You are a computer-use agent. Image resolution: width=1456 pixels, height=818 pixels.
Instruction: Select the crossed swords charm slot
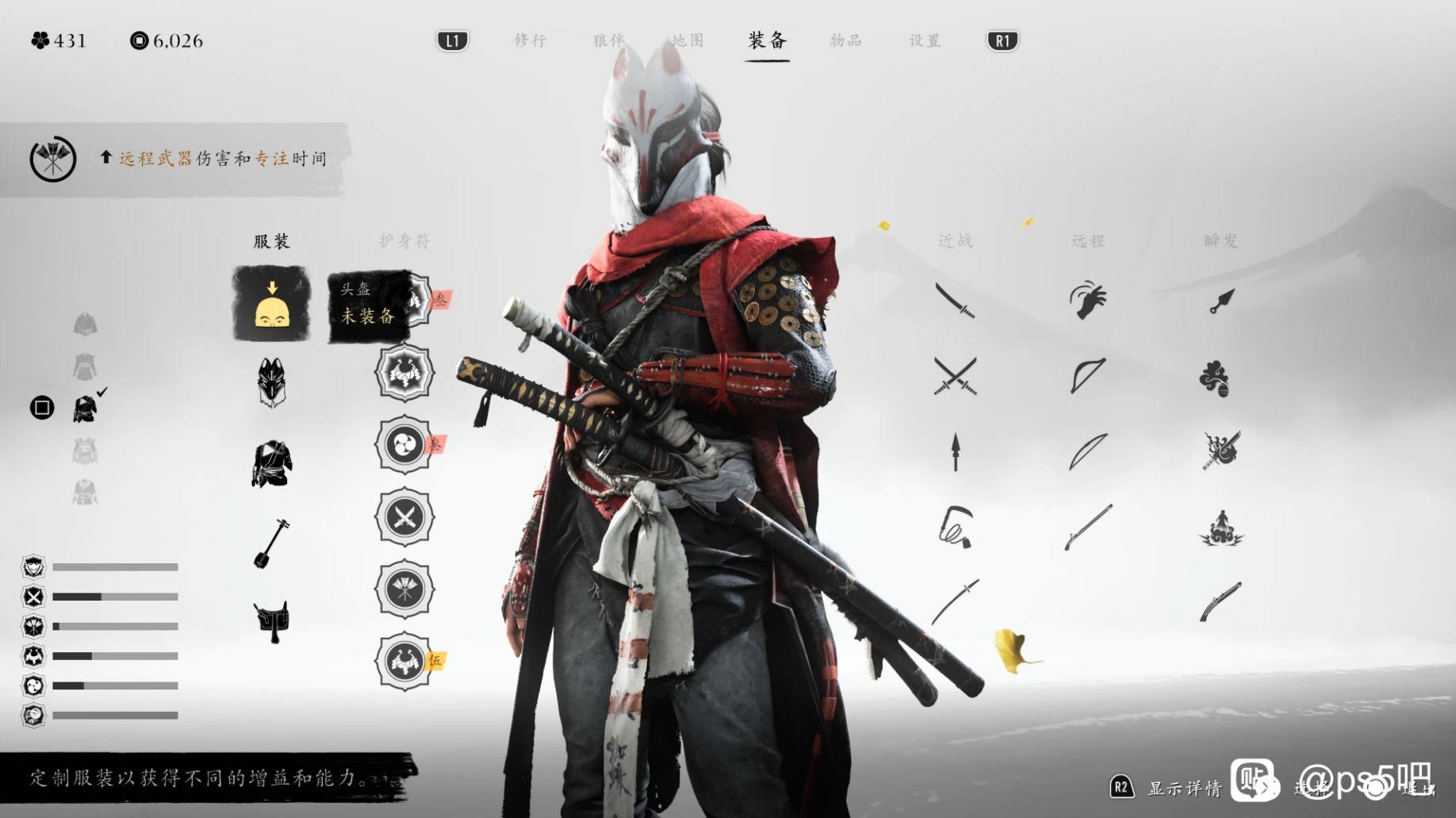(x=404, y=517)
